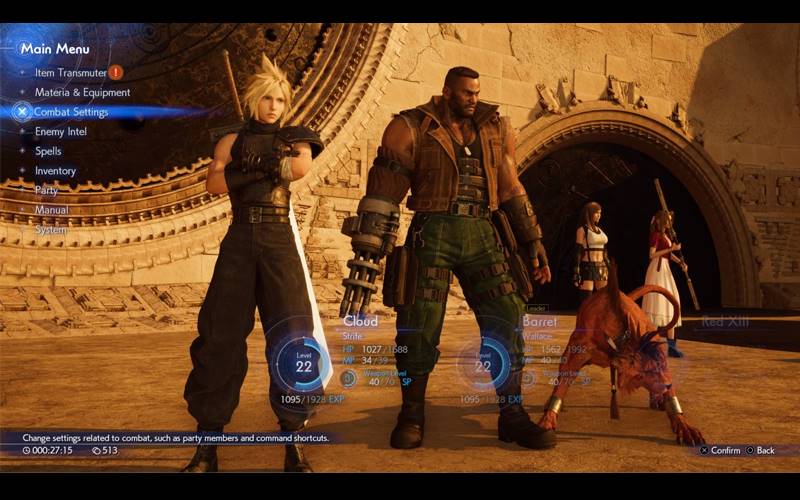Go to the Inventory

tap(55, 171)
